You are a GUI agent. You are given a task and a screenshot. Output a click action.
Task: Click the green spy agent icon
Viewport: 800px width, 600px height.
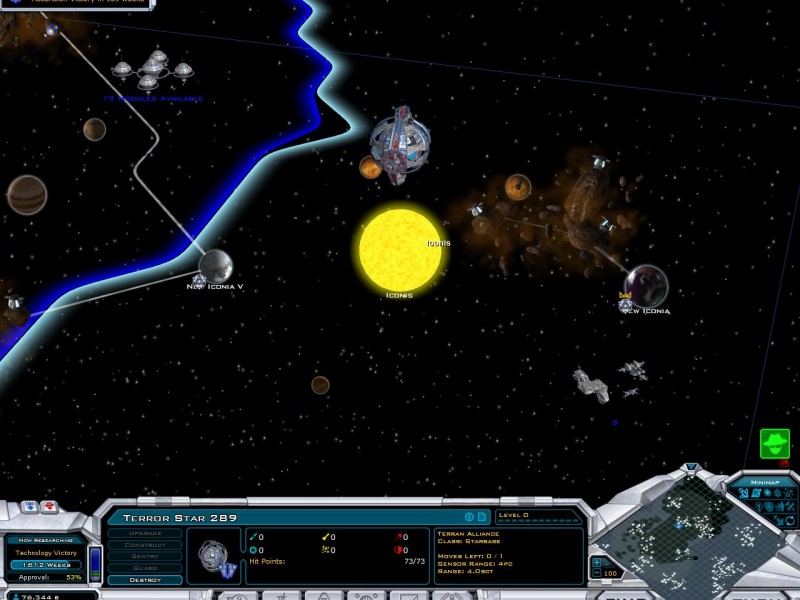click(x=774, y=443)
